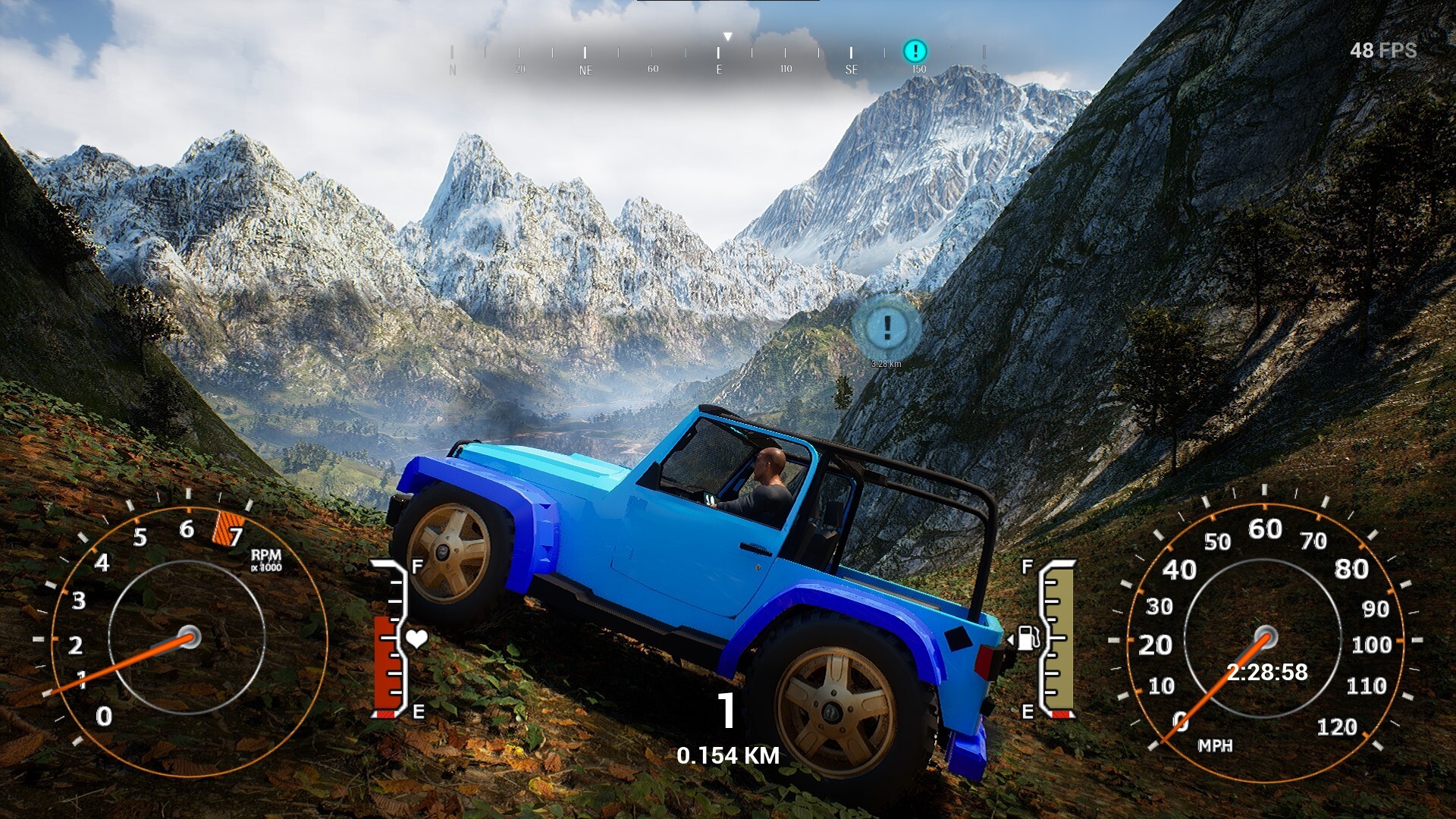1456x819 pixels.
Task: Click the gear indicator showing 1
Action: pyautogui.click(x=726, y=711)
